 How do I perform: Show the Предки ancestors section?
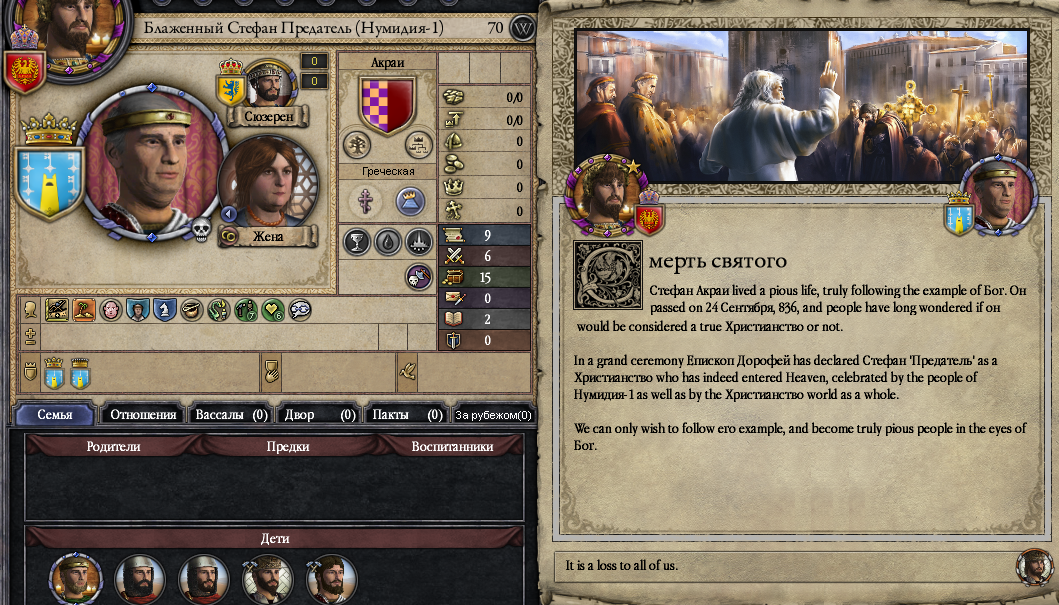coord(288,447)
